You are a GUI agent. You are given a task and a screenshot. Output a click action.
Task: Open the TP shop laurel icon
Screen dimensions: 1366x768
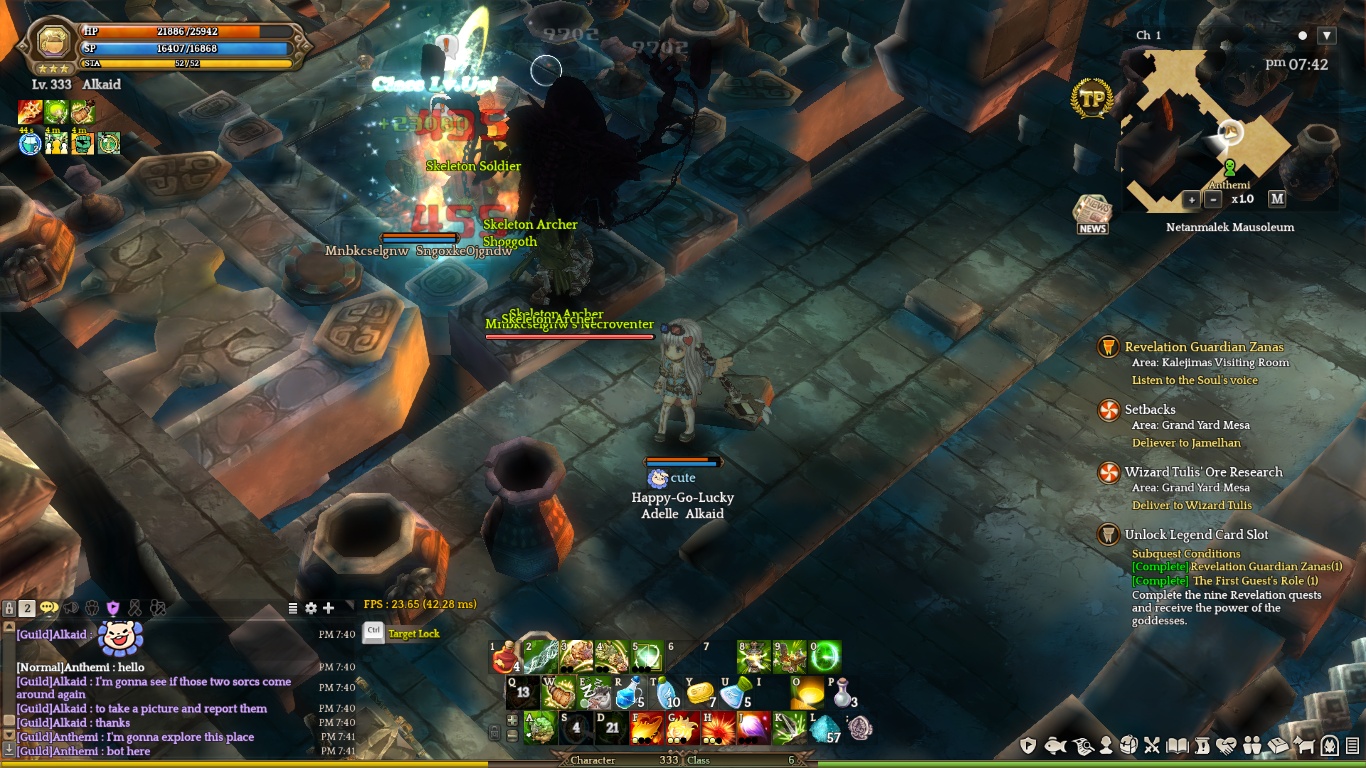(x=1092, y=99)
